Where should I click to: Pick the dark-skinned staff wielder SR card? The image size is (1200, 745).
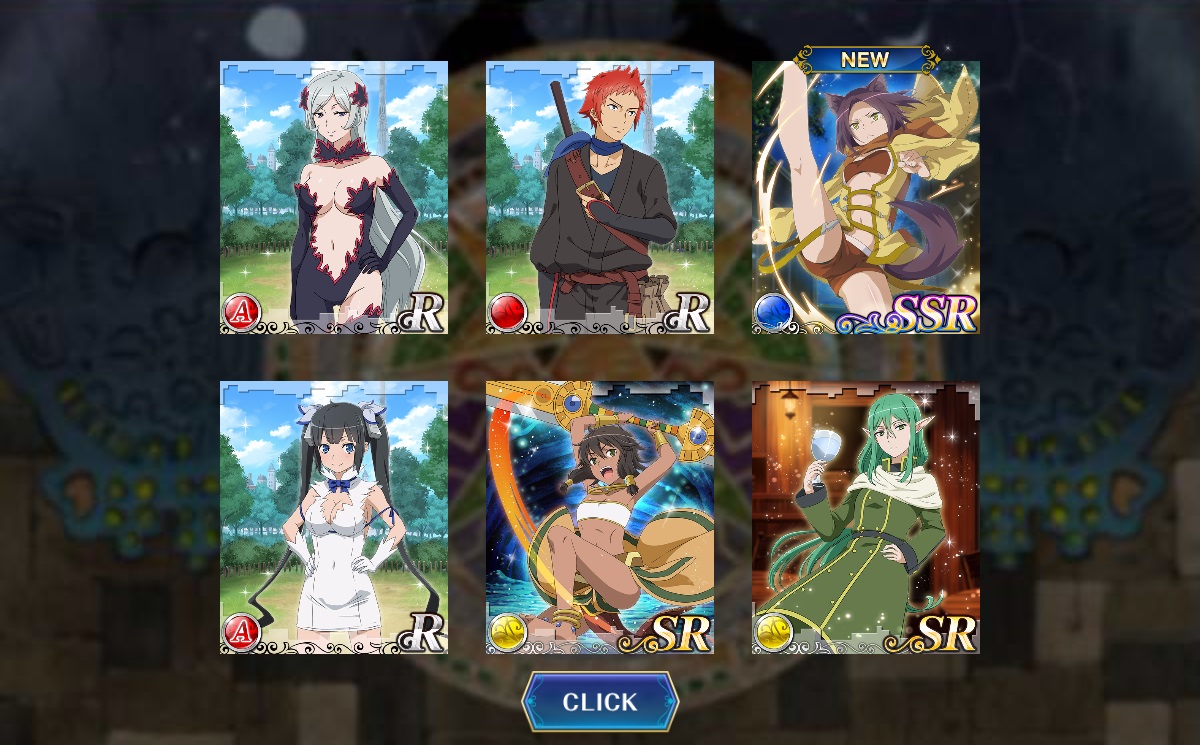pyautogui.click(x=600, y=517)
